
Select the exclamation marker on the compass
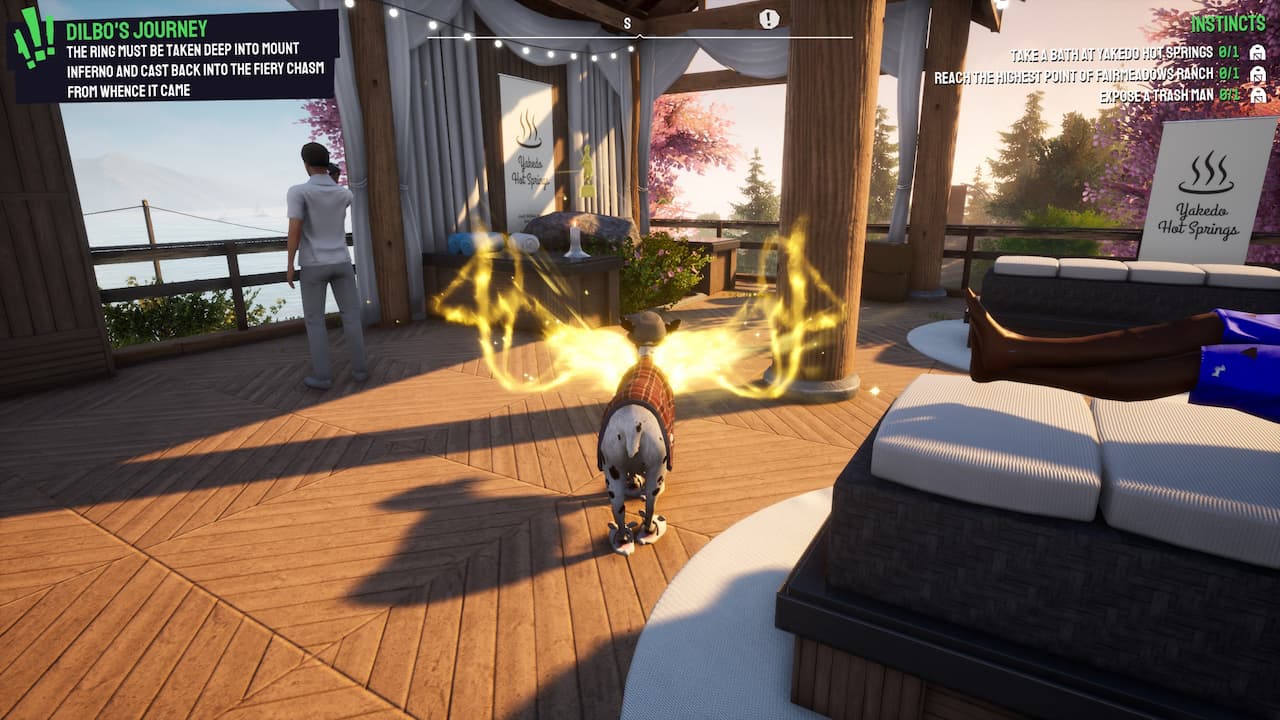(x=768, y=19)
